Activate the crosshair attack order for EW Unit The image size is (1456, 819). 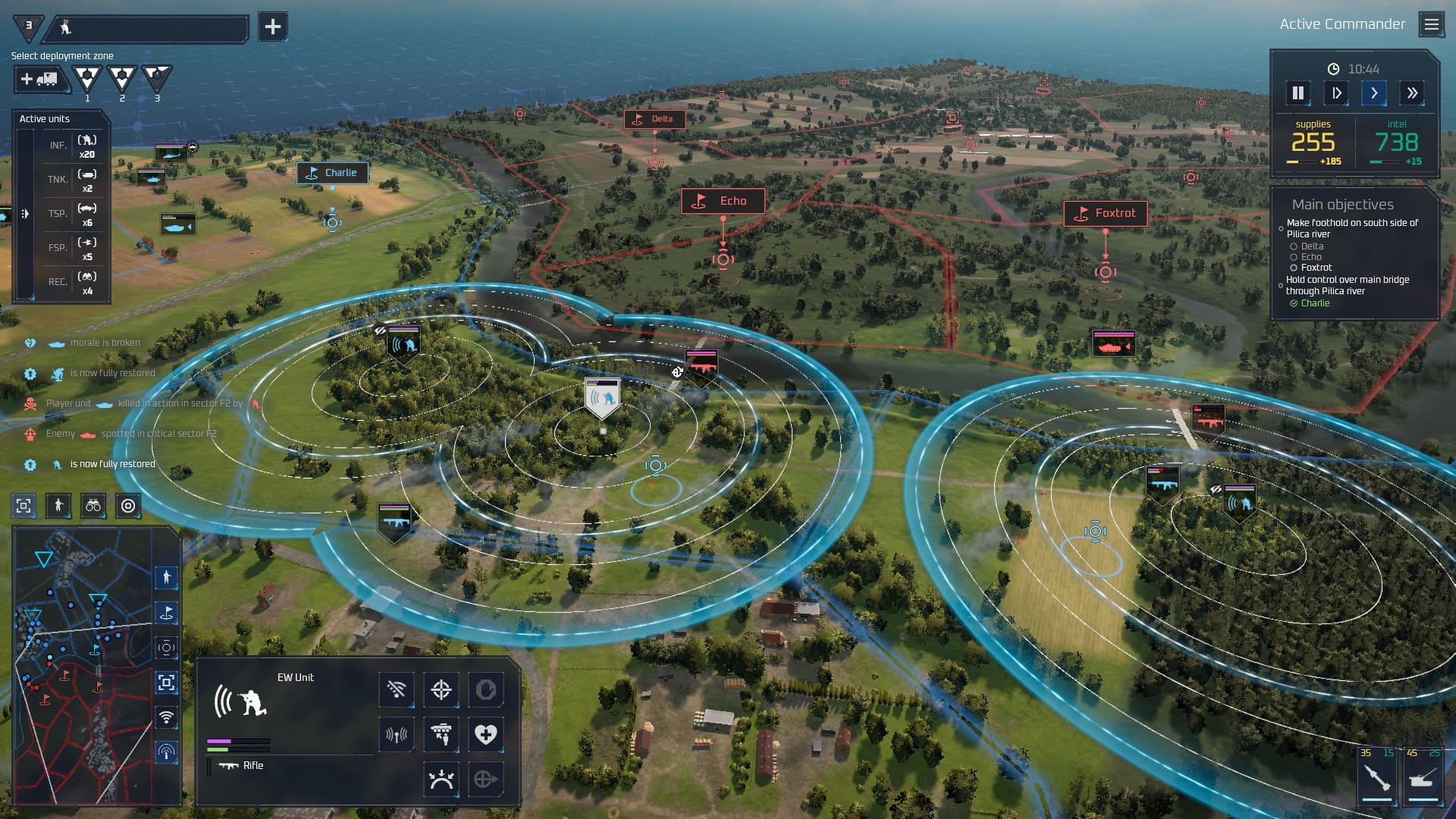[x=441, y=689]
